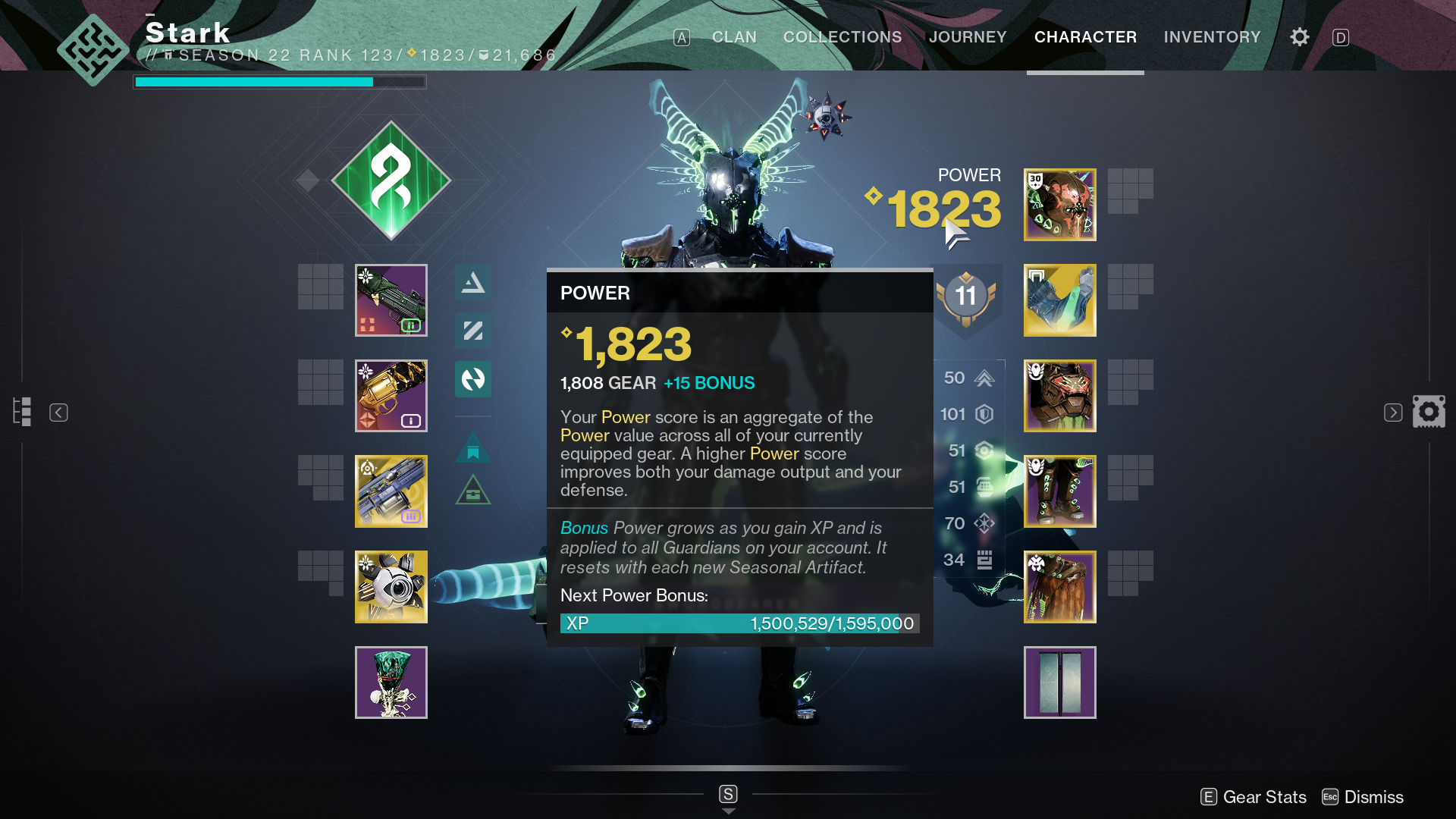Open Gear Stats
This screenshot has height=819, width=1456.
1263,797
